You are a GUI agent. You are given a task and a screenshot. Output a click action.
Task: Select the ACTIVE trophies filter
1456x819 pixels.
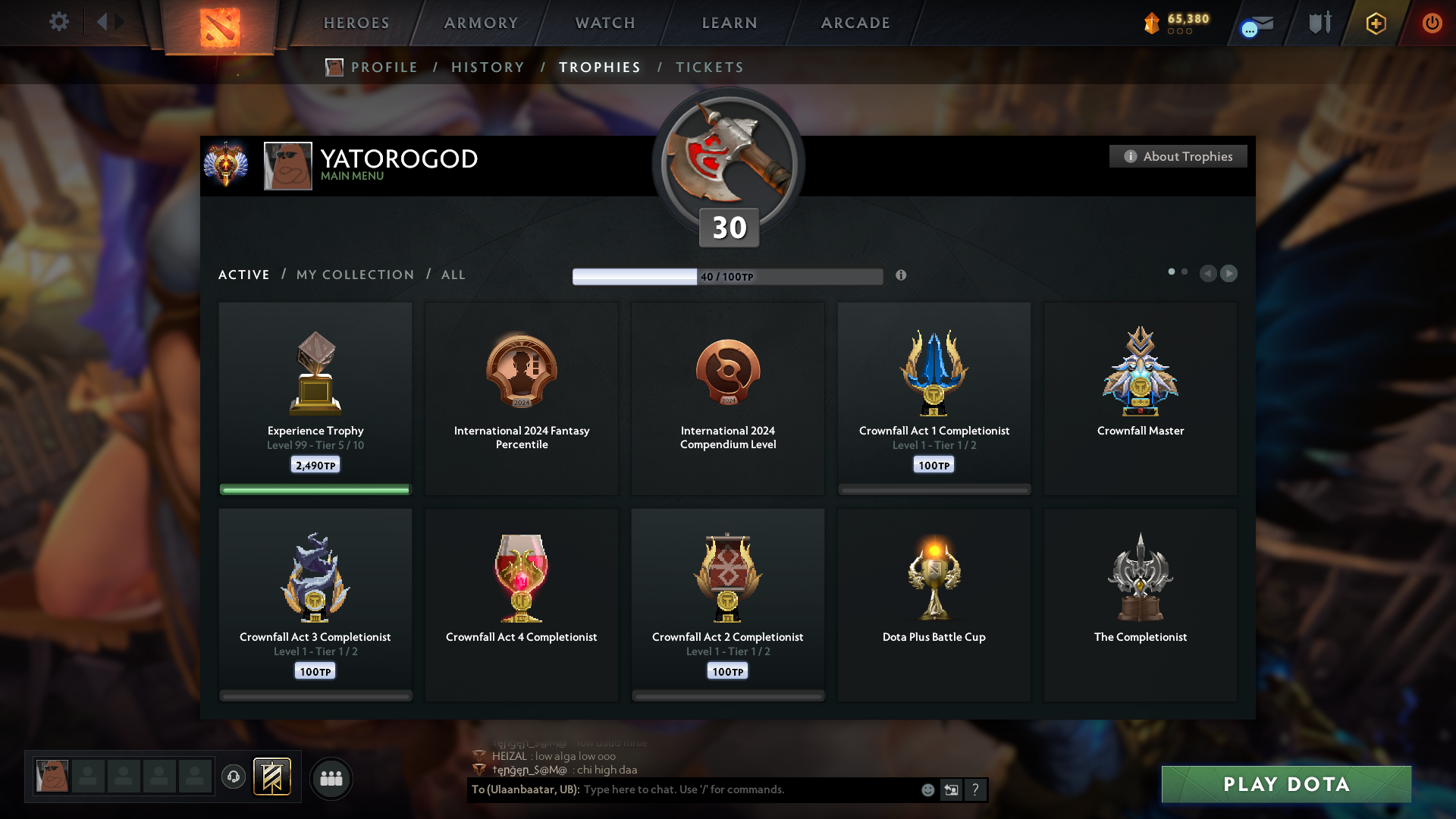pos(243,275)
